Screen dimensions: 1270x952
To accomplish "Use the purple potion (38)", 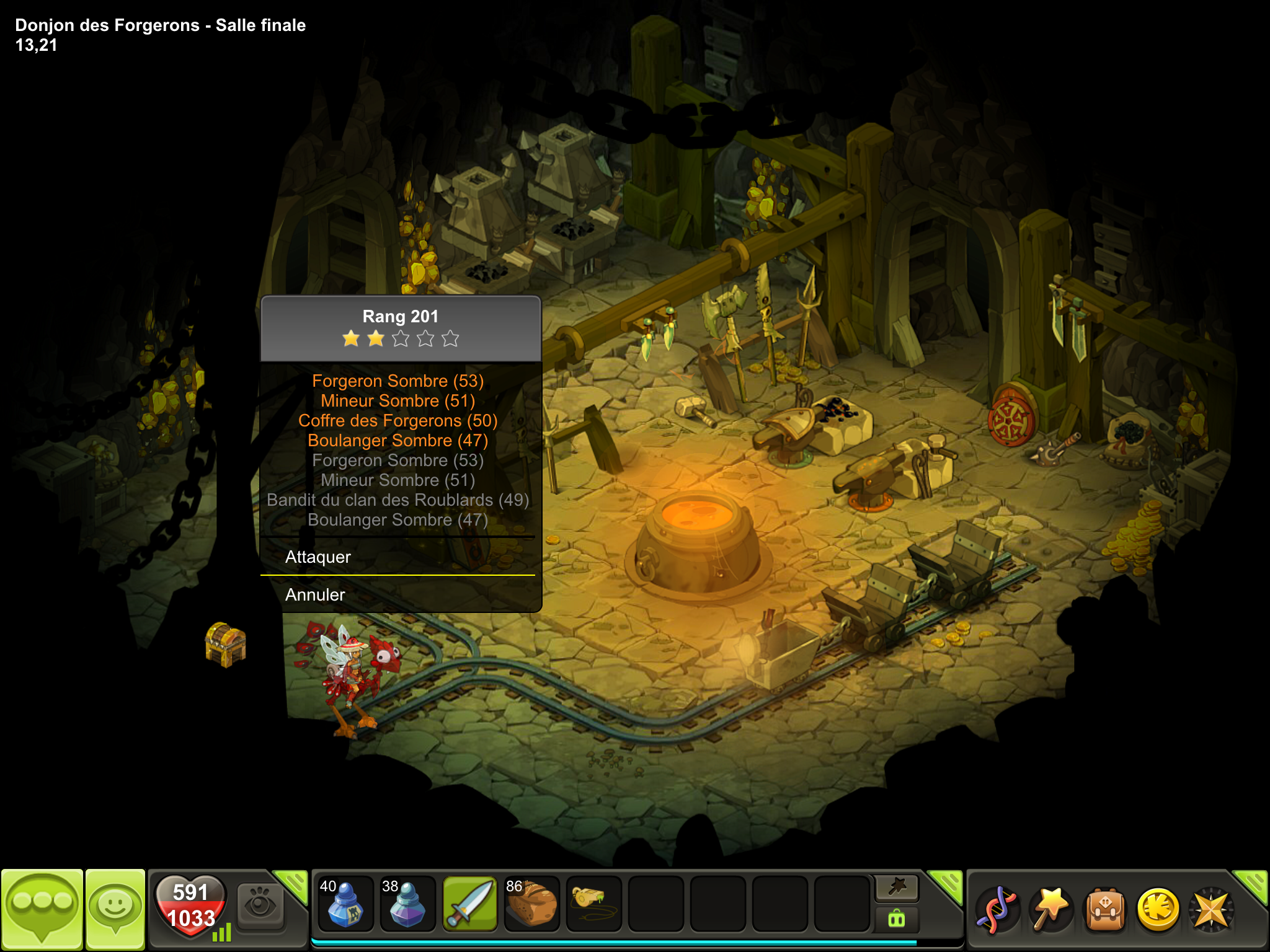I will coord(407,904).
